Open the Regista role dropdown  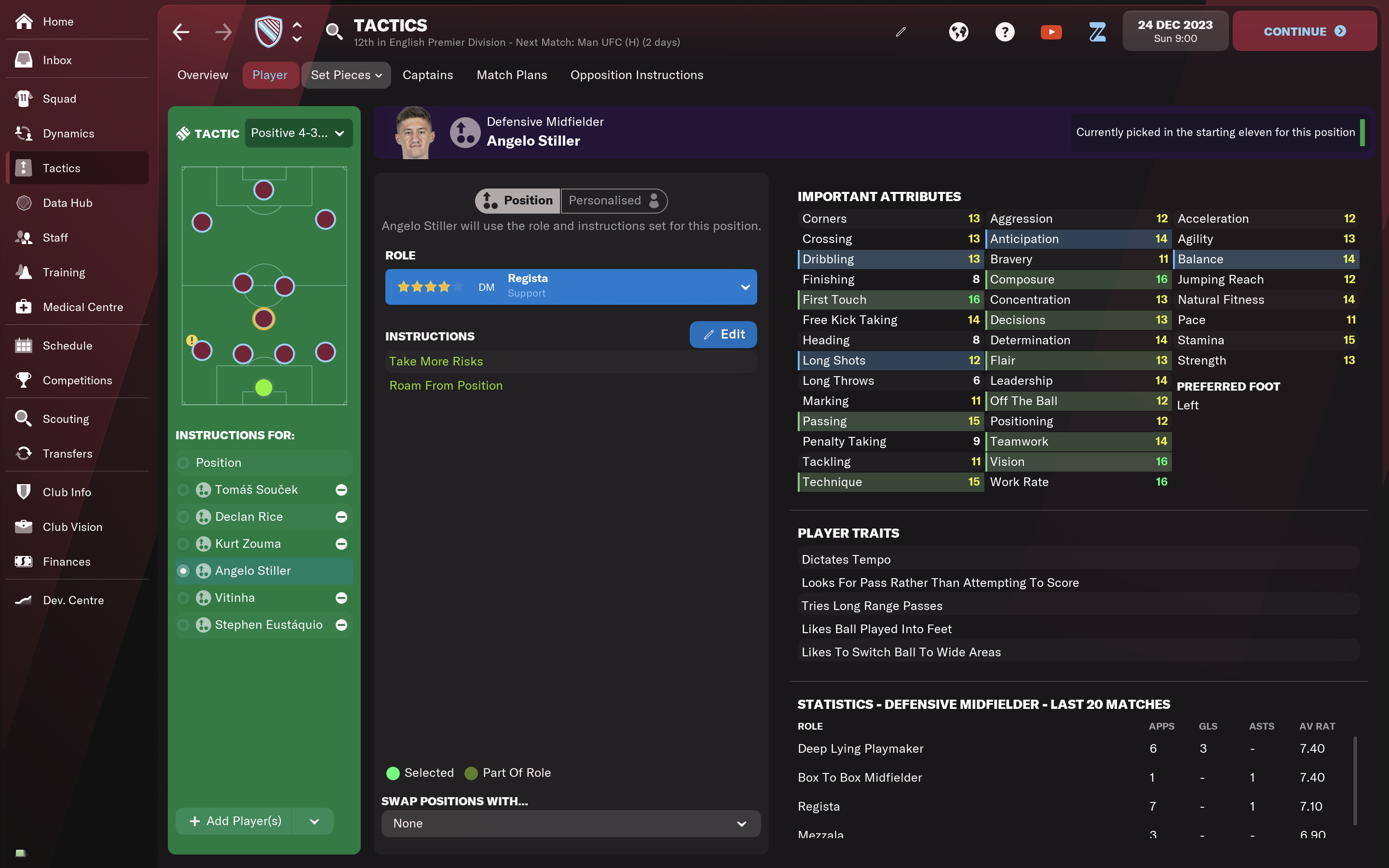571,286
